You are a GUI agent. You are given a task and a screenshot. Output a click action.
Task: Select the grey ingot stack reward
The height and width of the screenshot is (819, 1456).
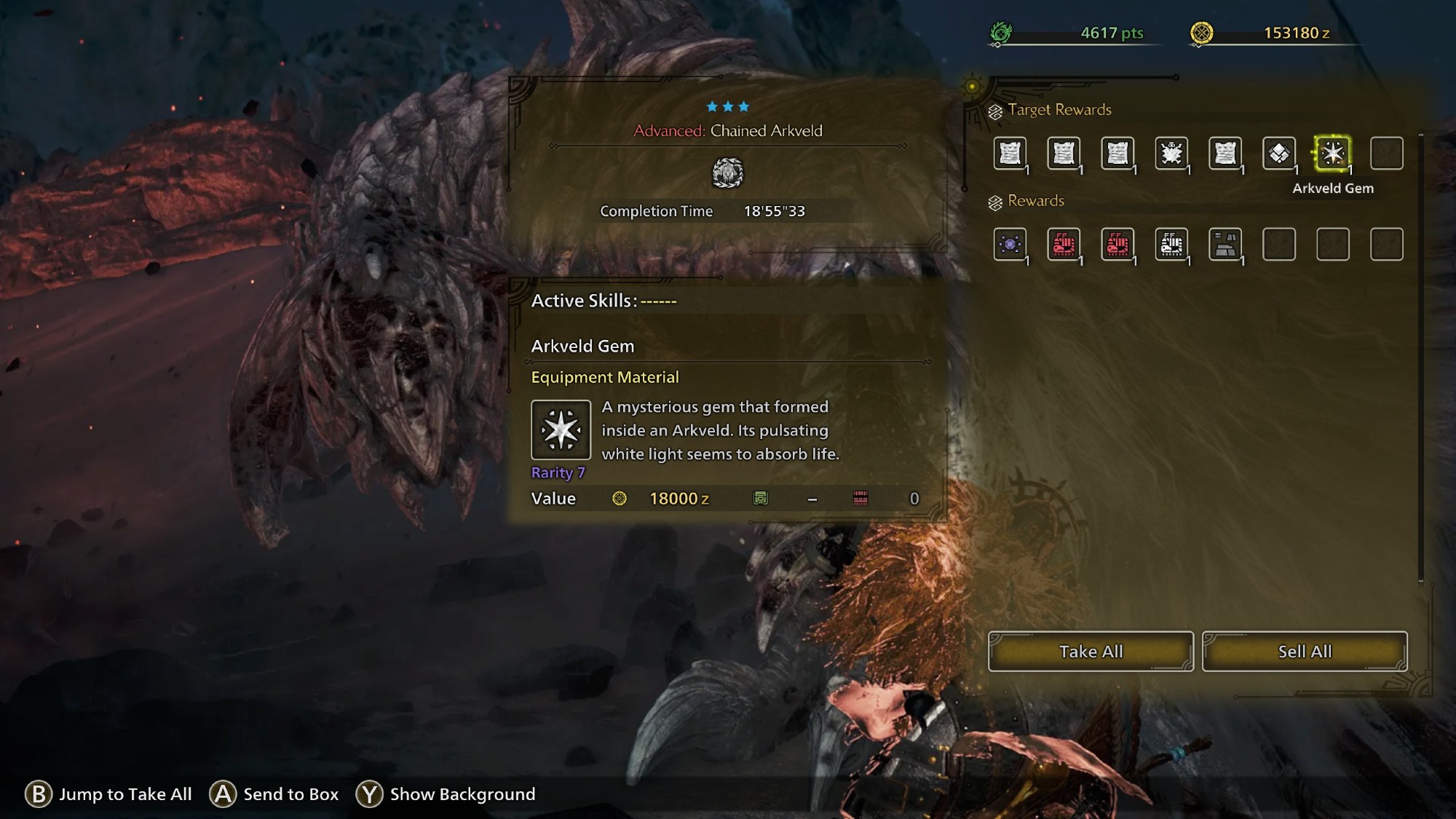[x=1225, y=245]
